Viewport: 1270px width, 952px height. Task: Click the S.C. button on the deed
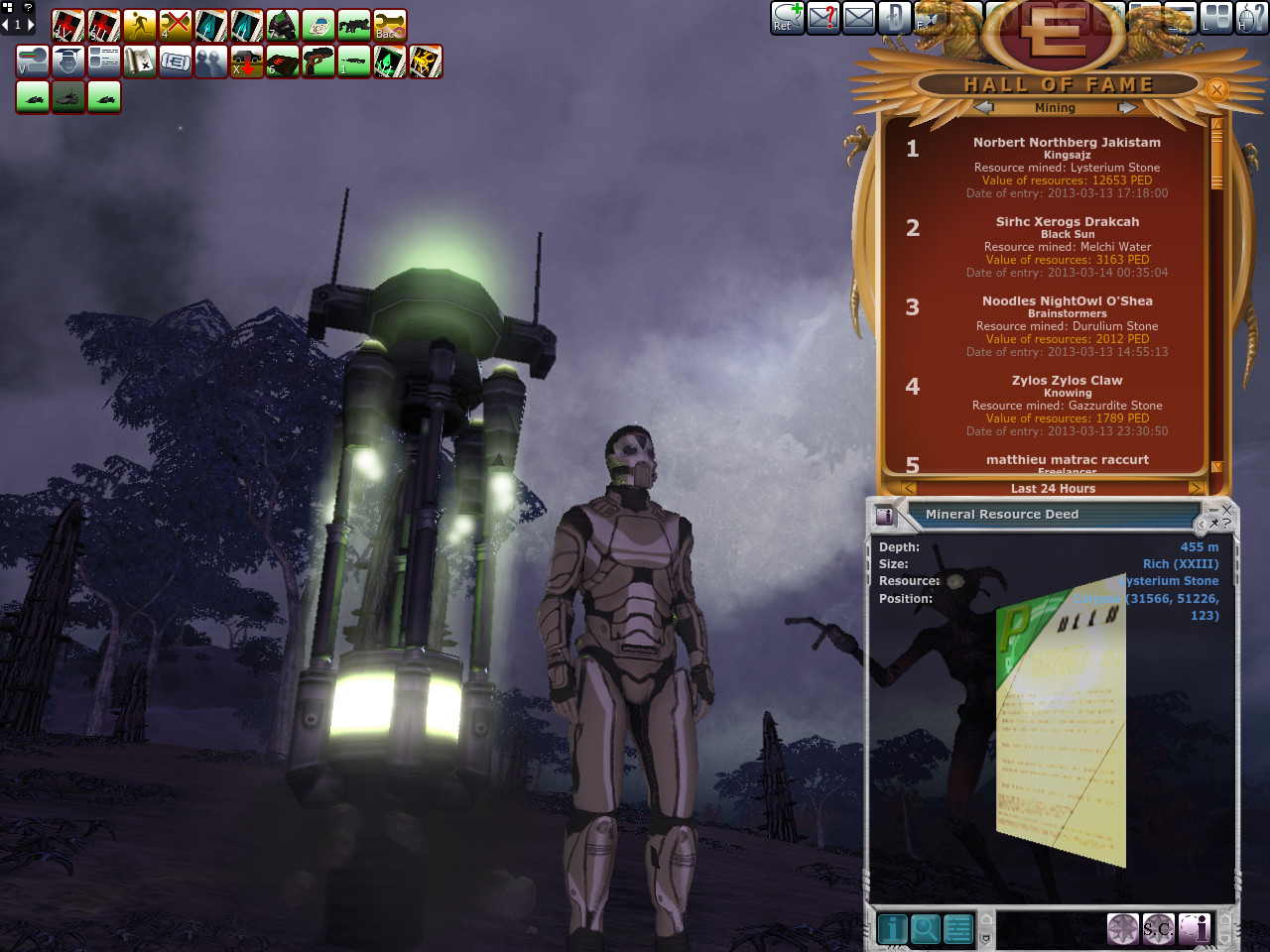(x=1158, y=929)
